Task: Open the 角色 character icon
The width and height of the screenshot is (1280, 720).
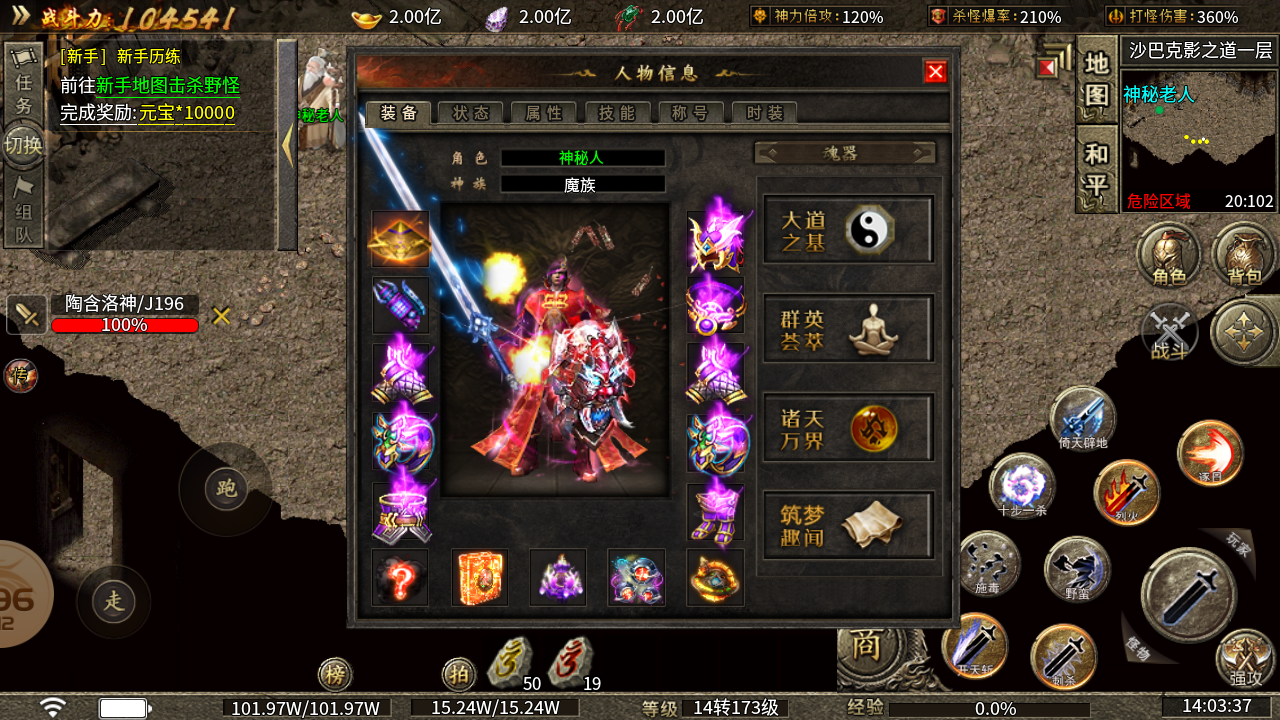Action: point(1168,256)
